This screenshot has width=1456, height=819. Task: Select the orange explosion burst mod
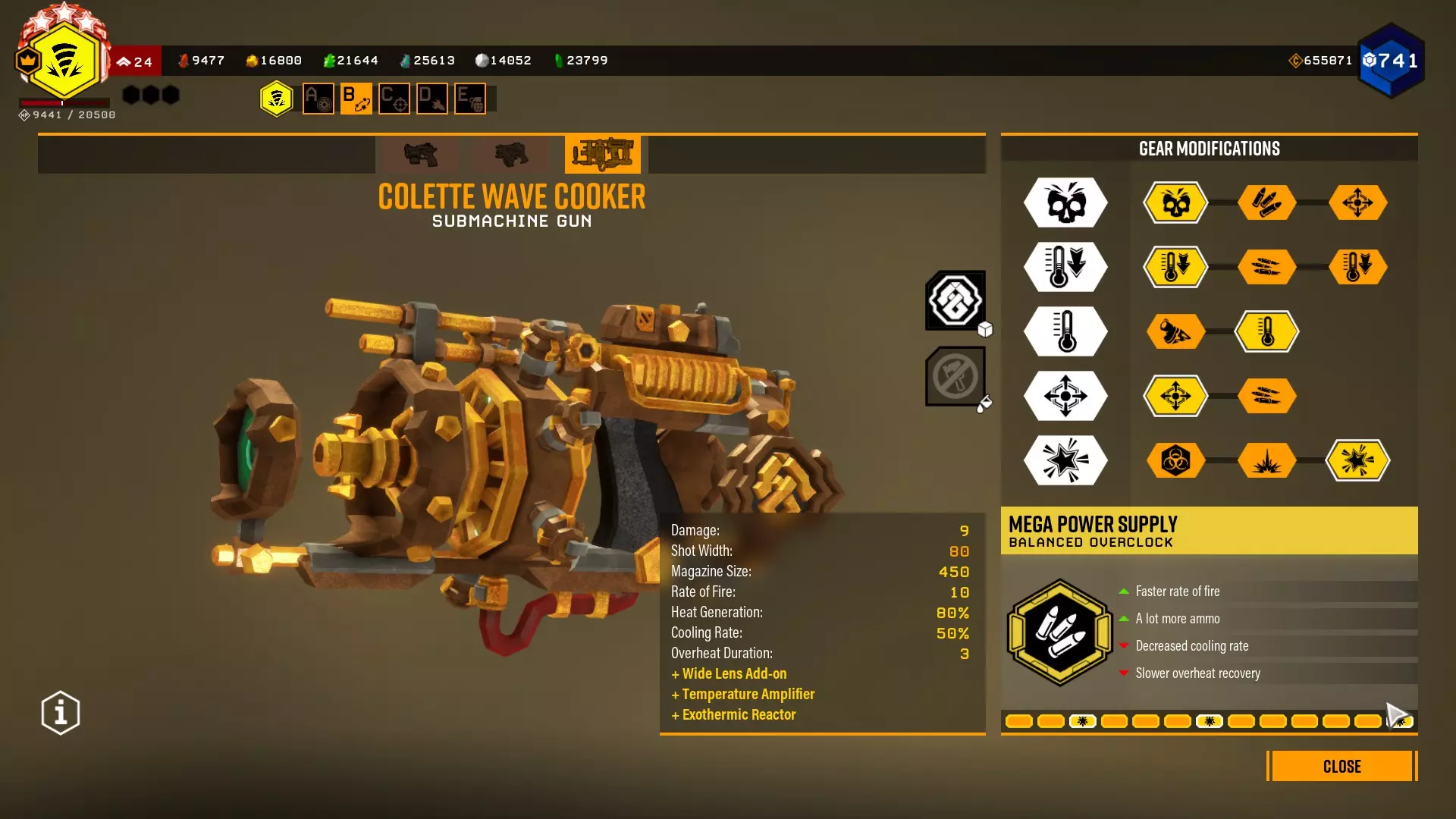[1266, 460]
